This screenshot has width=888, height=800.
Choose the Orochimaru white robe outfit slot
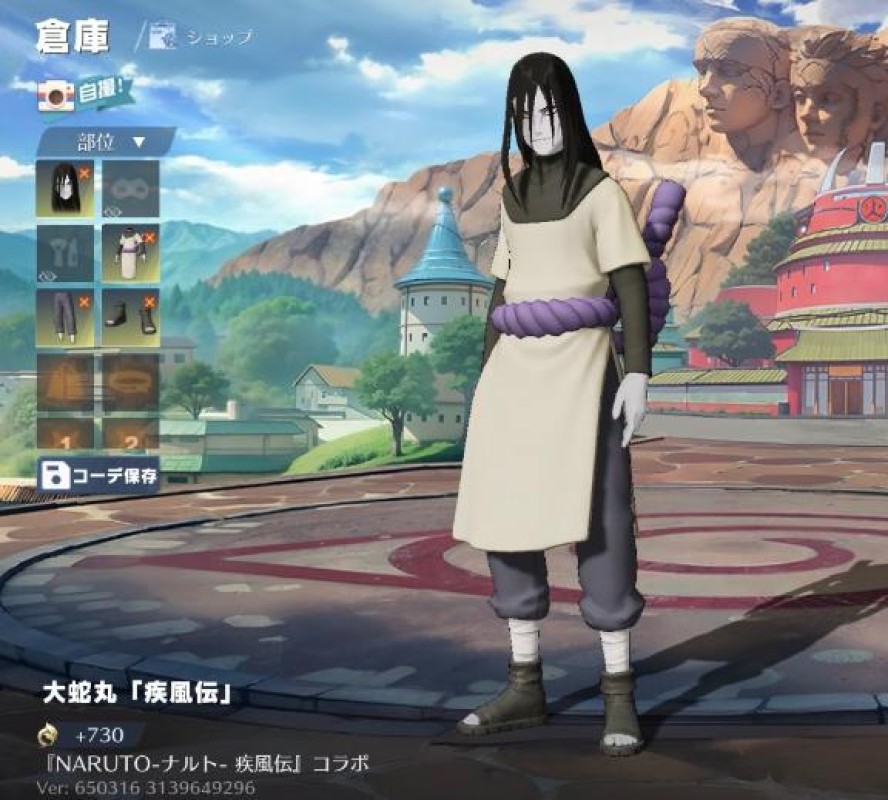click(x=130, y=253)
